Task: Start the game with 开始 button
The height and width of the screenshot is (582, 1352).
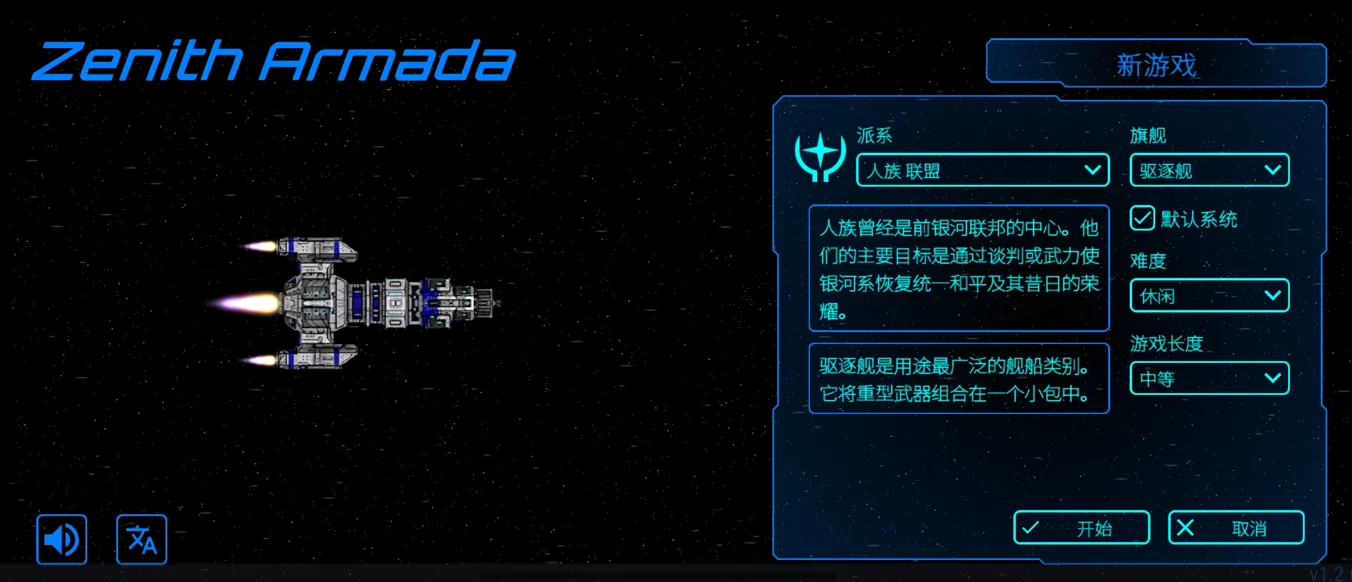Action: click(x=1079, y=528)
